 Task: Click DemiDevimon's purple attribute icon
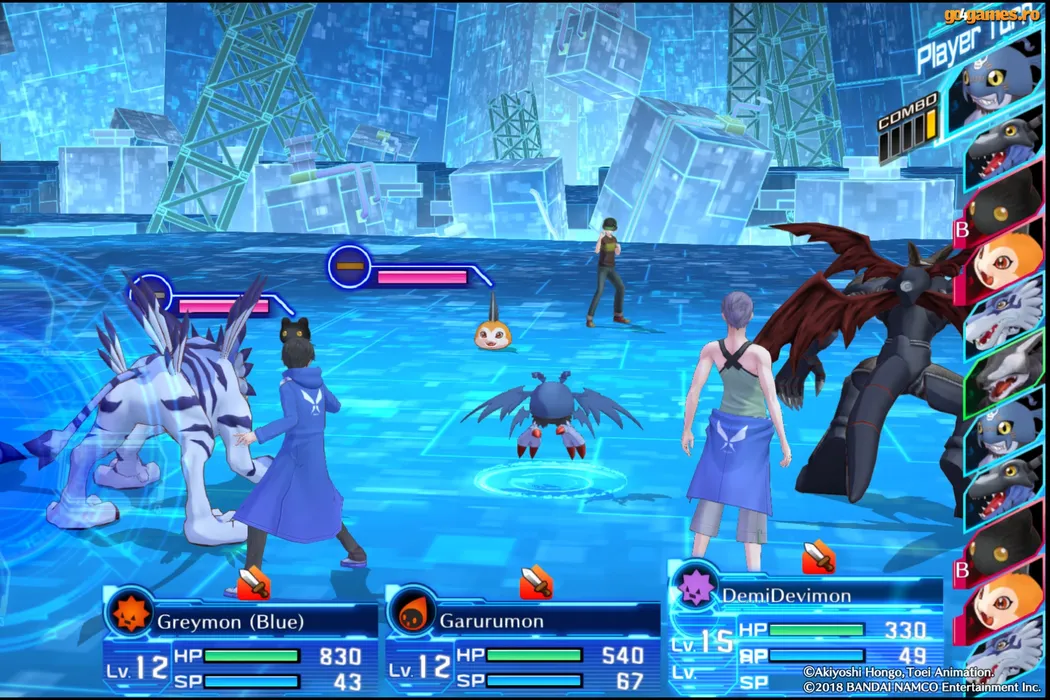coord(694,587)
